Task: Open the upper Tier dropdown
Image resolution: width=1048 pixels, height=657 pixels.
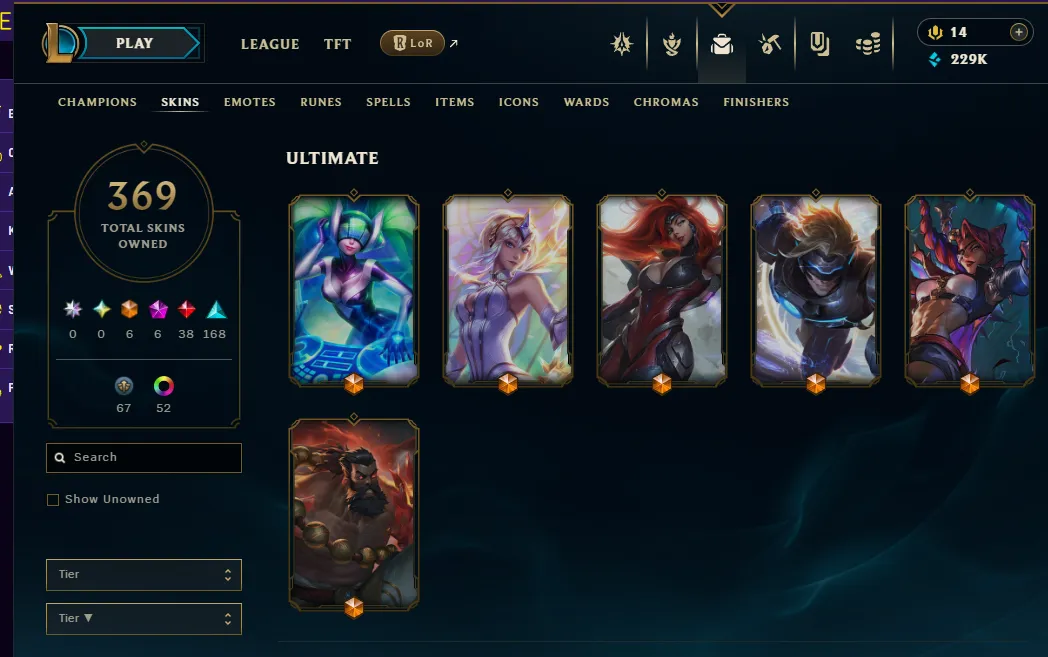Action: (x=144, y=575)
